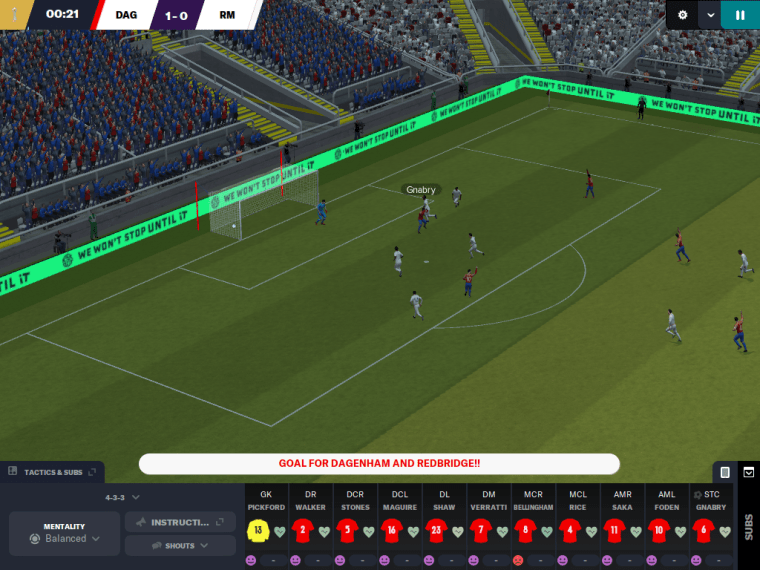Select striker Gnabry's shirt
This screenshot has width=760, height=570.
point(703,530)
